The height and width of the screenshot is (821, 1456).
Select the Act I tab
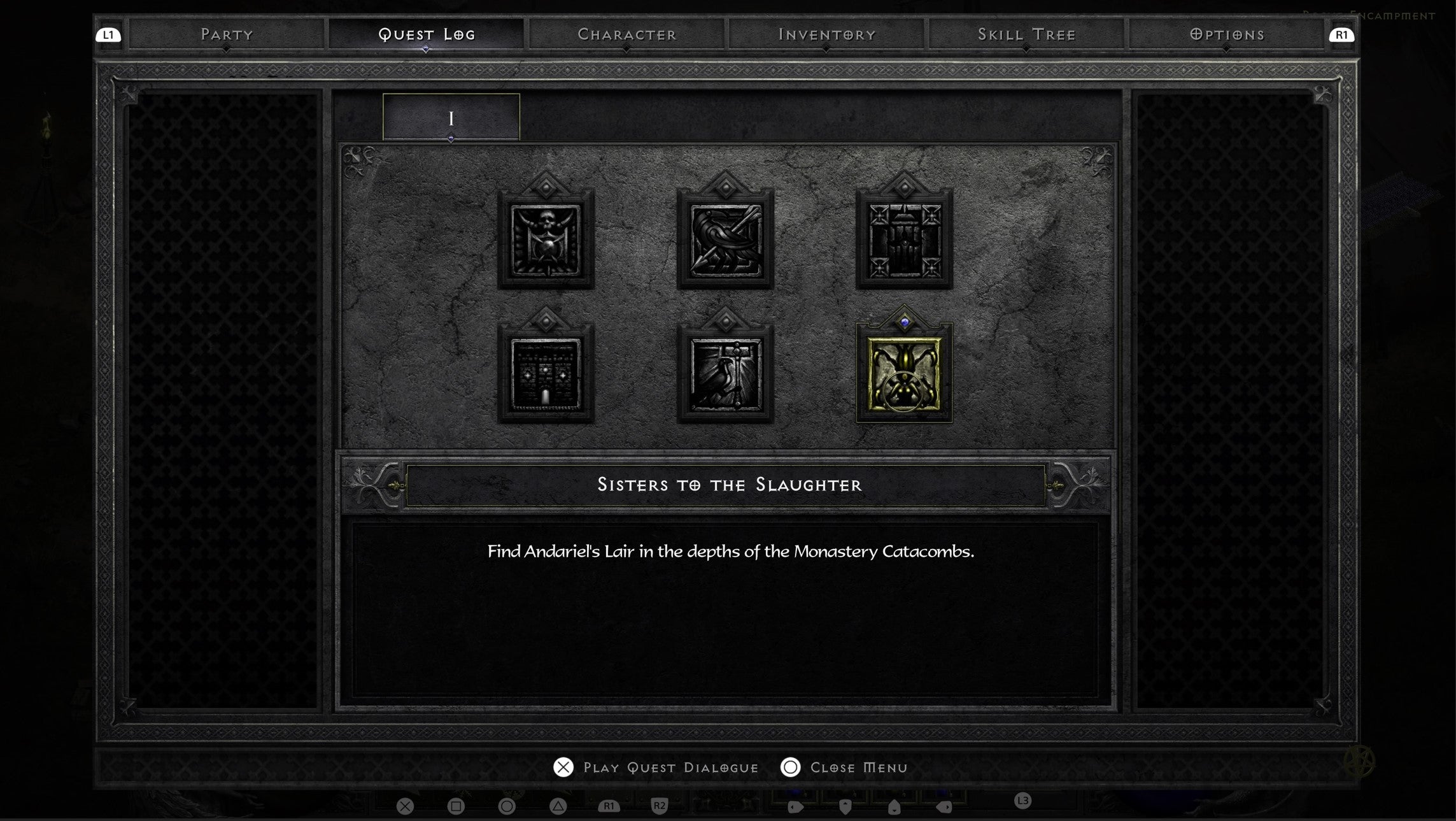point(451,117)
